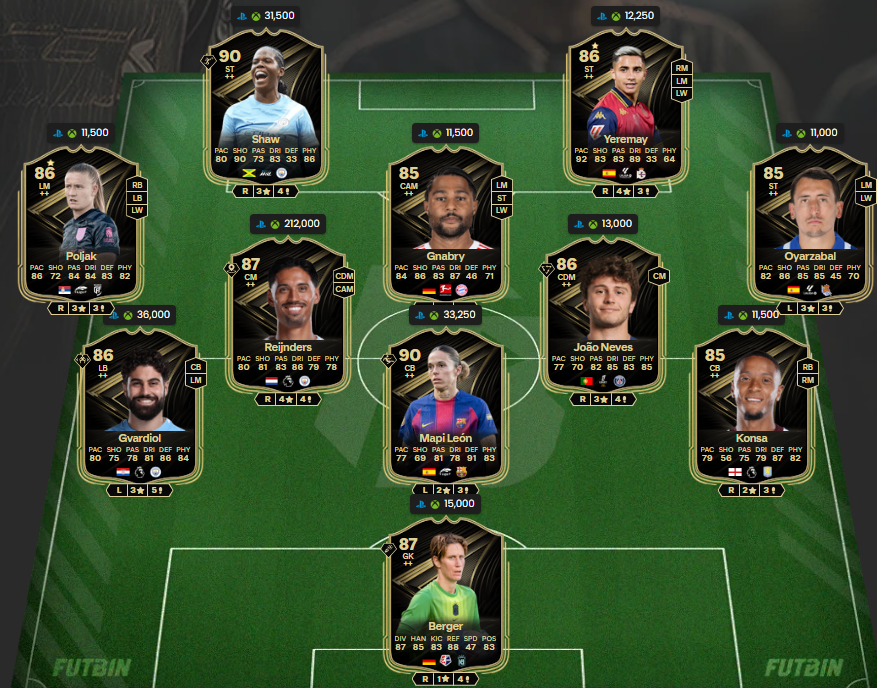The height and width of the screenshot is (688, 877).
Task: Select the Mapi León centre back card
Action: (x=446, y=398)
